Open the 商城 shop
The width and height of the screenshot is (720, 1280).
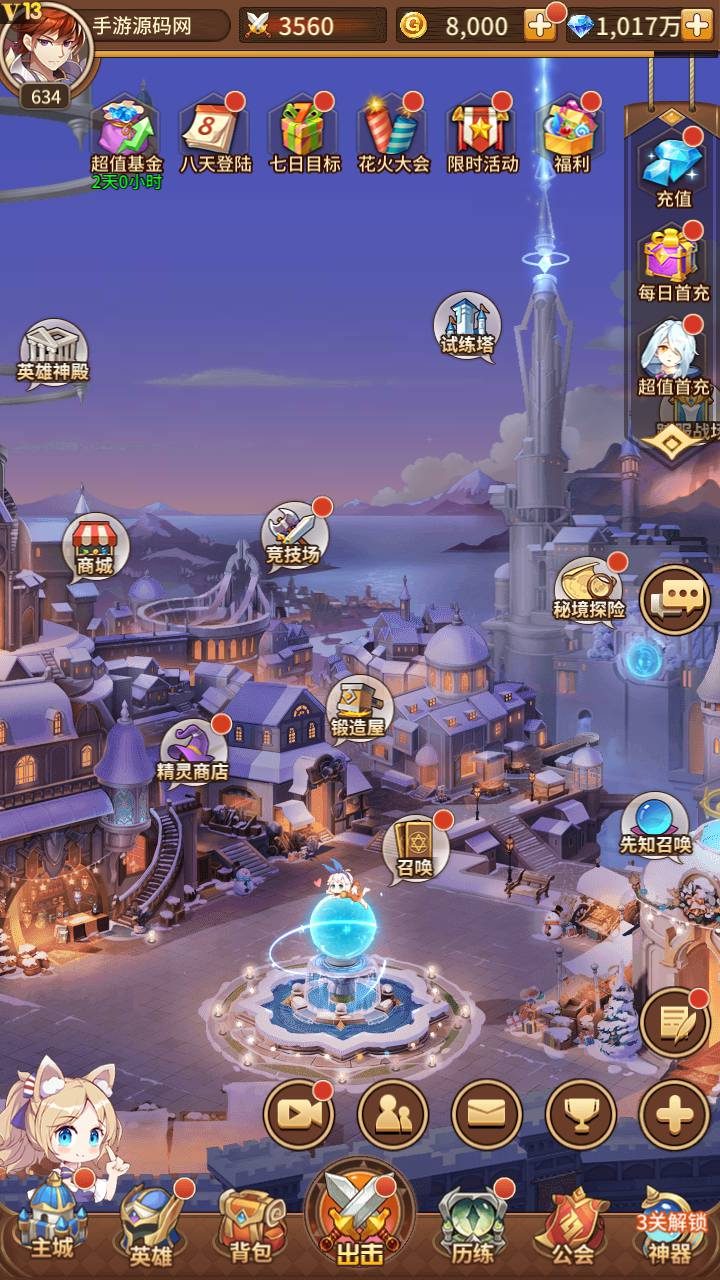click(x=95, y=546)
